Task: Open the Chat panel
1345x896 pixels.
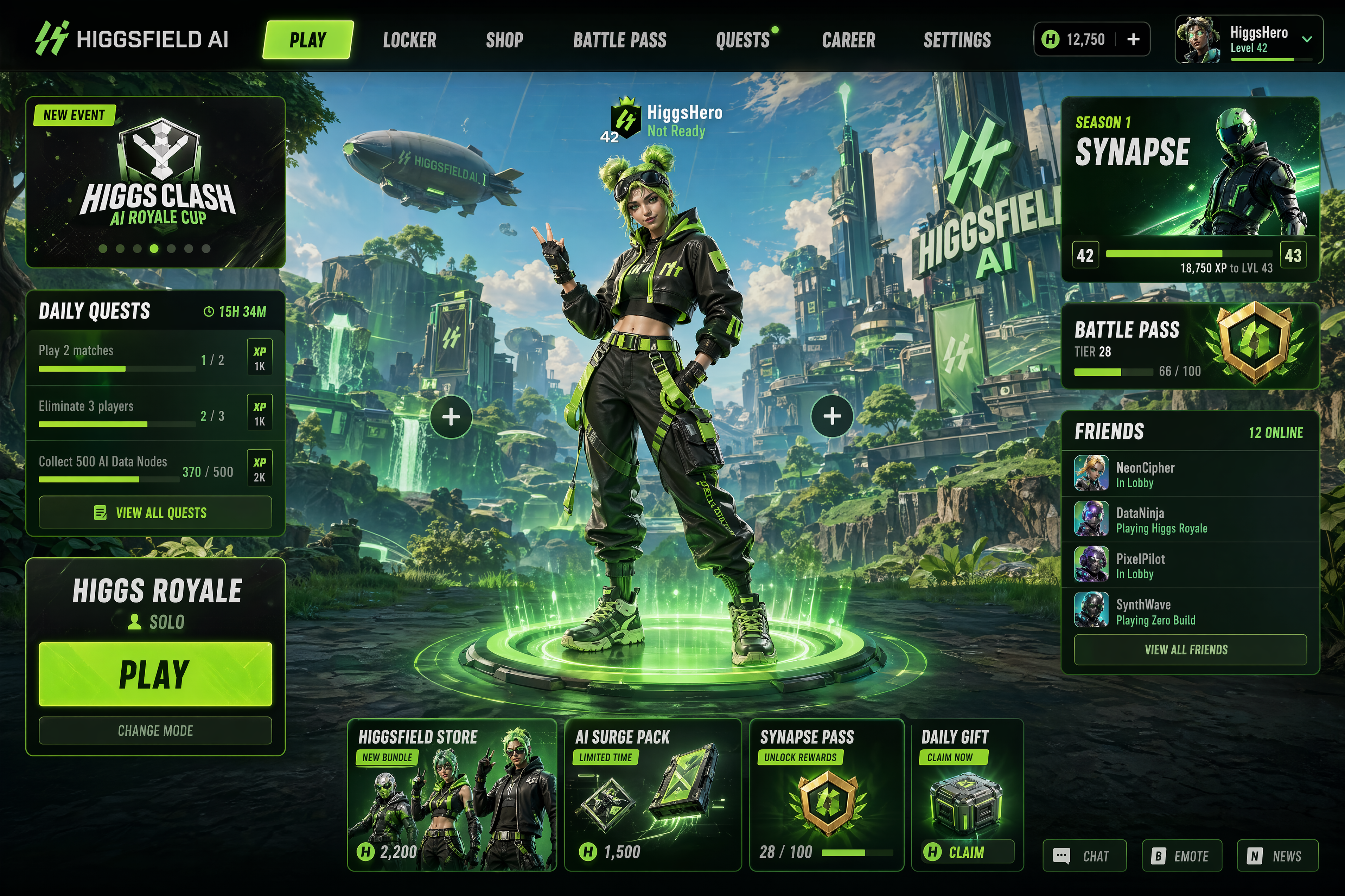Action: 1084,856
